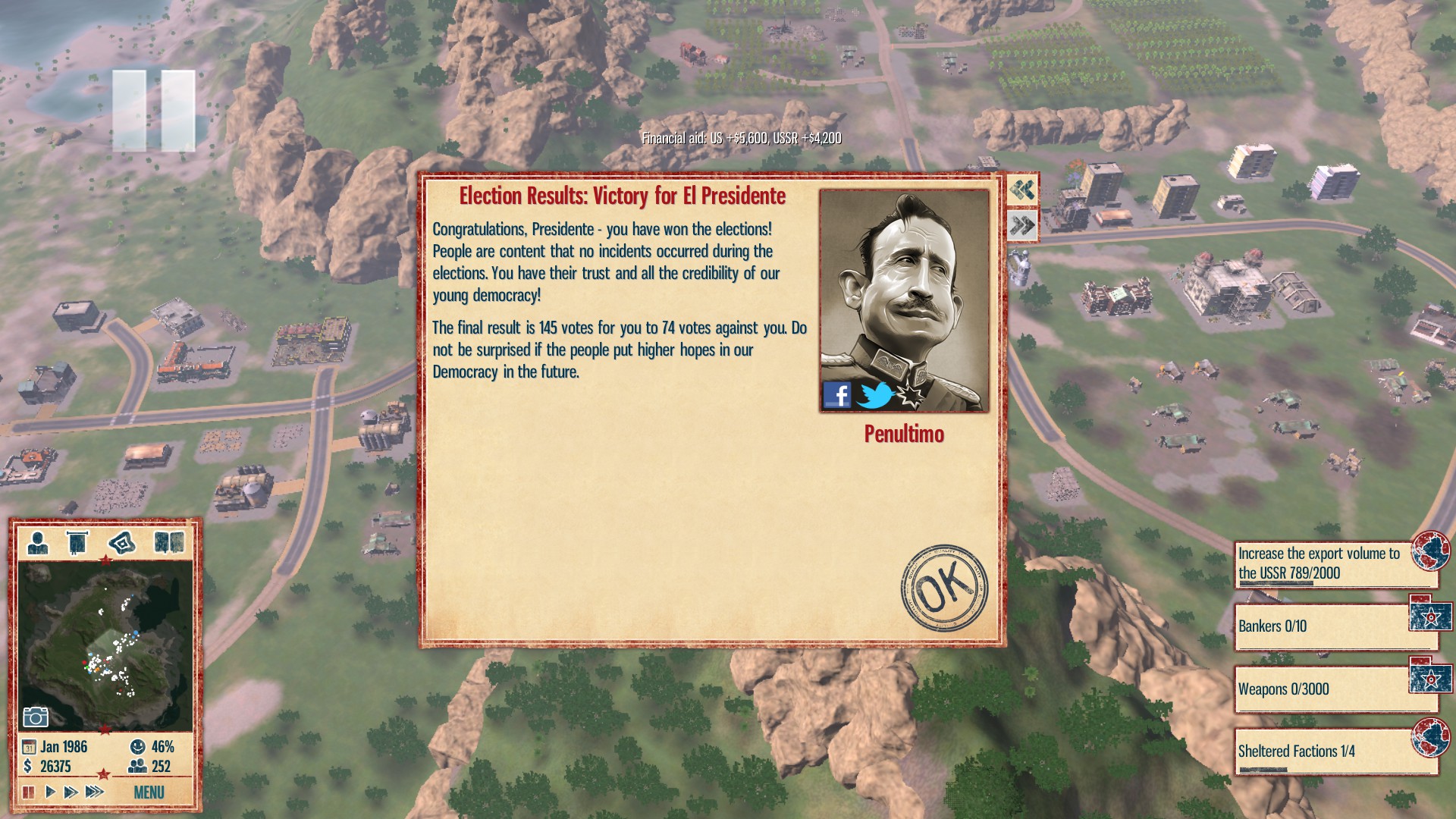Open the almanac with the person icon
1456x819 pixels.
(36, 541)
